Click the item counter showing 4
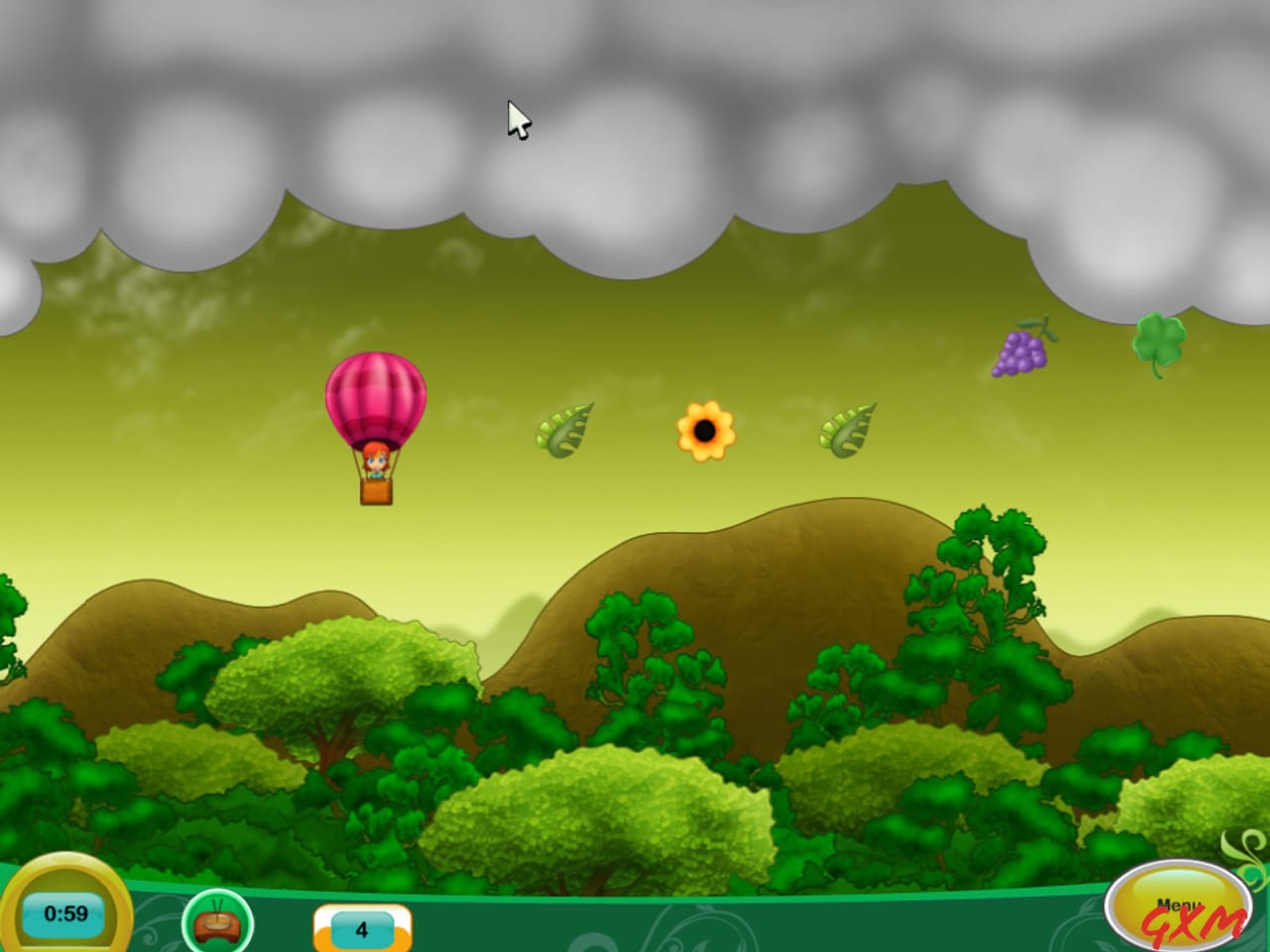 (361, 930)
